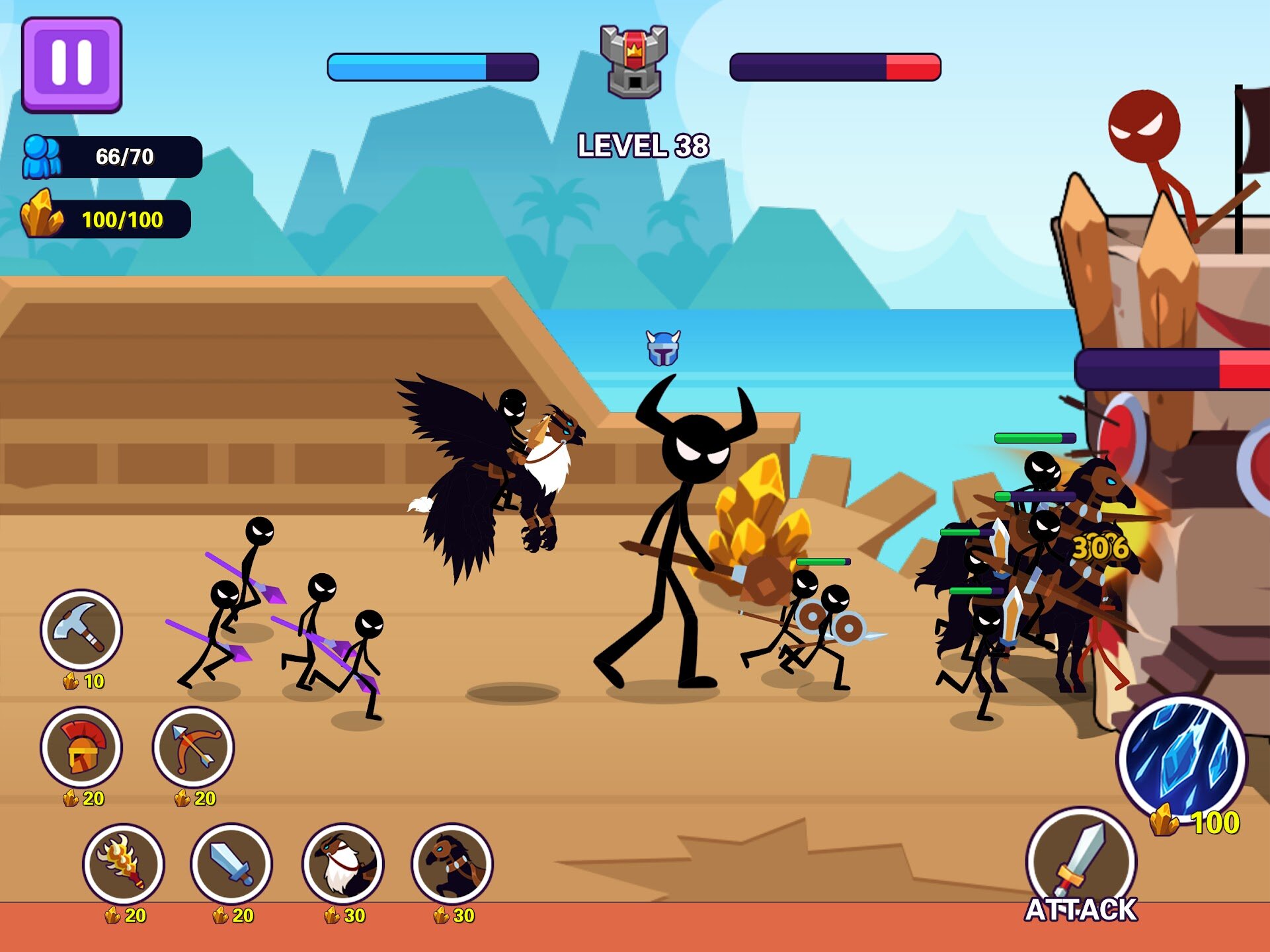Deploy the flaming mace unit
Viewport: 1270px width, 952px height.
click(124, 863)
